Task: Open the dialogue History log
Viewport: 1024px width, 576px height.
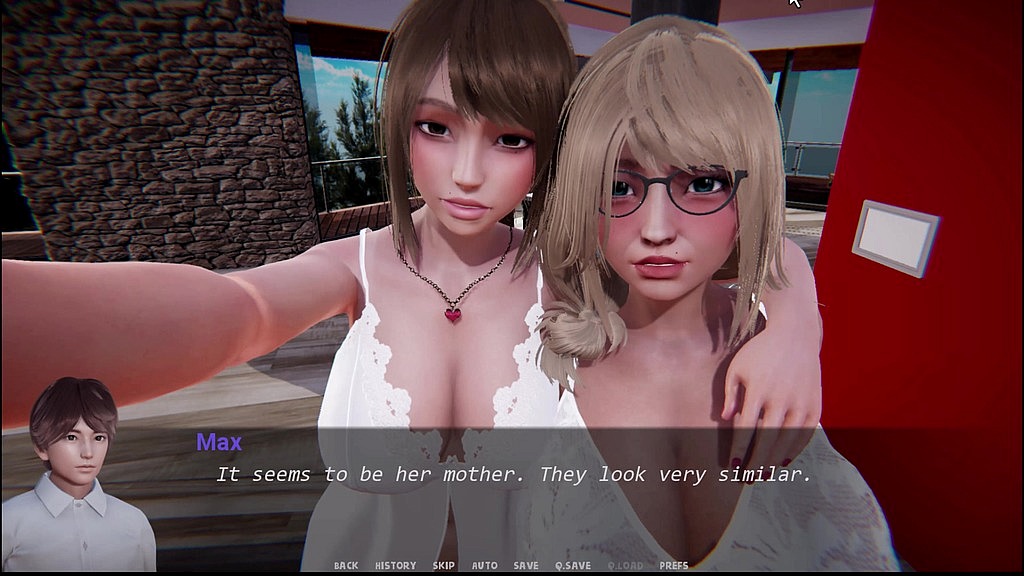Action: point(395,566)
